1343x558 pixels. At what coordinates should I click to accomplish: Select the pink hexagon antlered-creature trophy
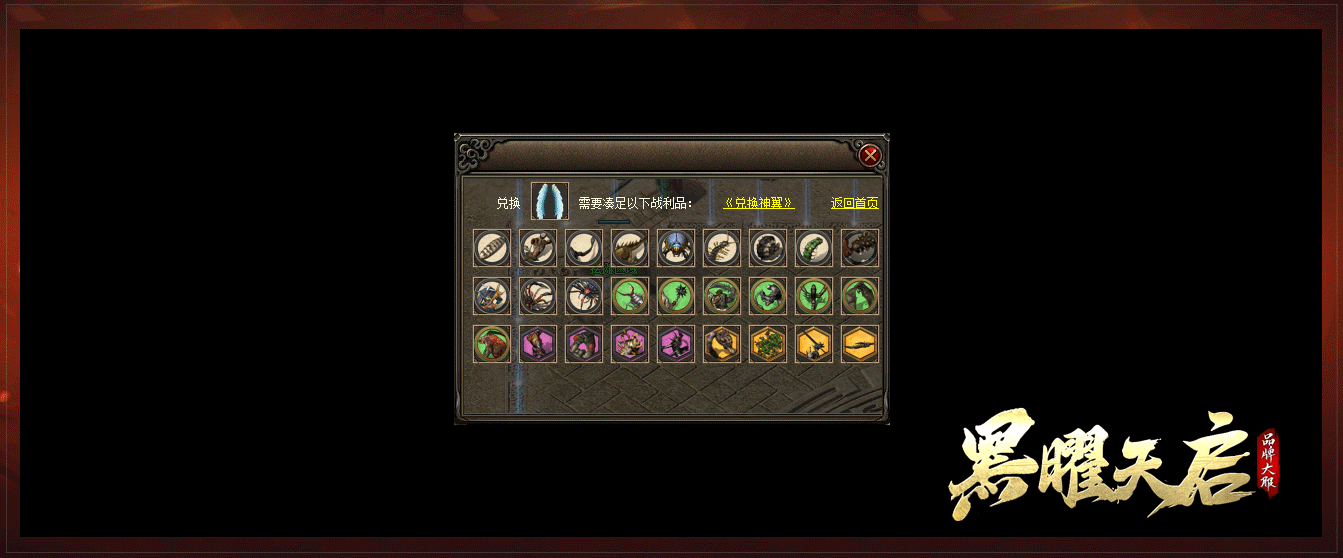630,344
